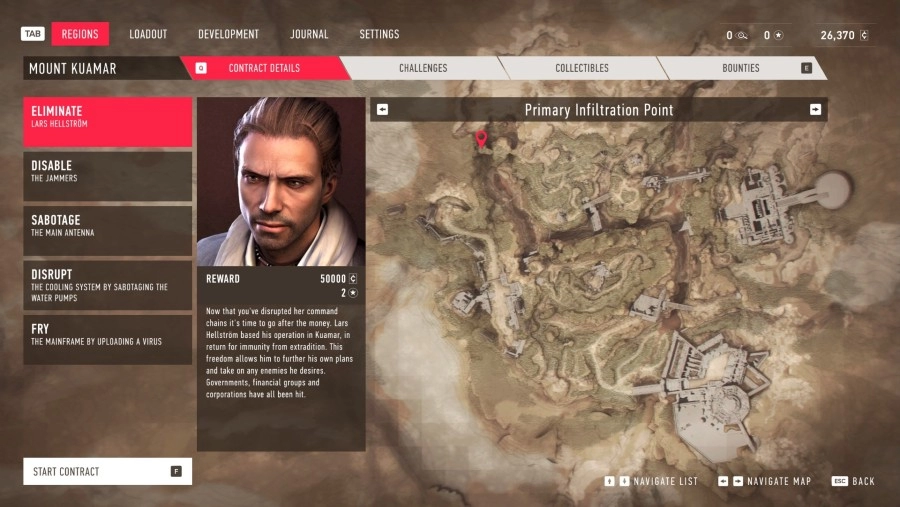This screenshot has height=507, width=900.
Task: Select the Contract Details tab
Action: pyautogui.click(x=263, y=68)
